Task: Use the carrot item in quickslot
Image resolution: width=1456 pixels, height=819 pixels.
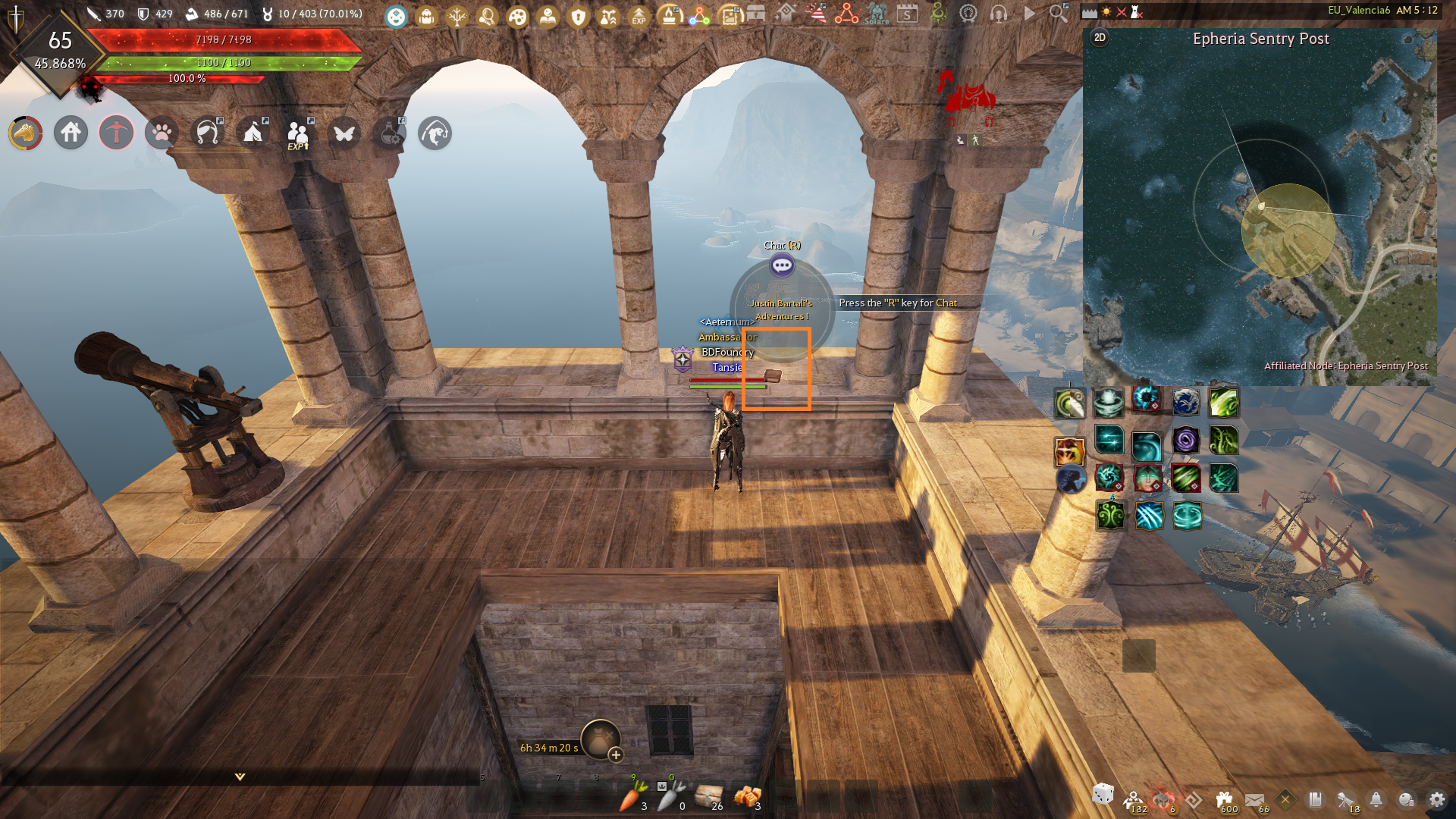Action: 632,796
